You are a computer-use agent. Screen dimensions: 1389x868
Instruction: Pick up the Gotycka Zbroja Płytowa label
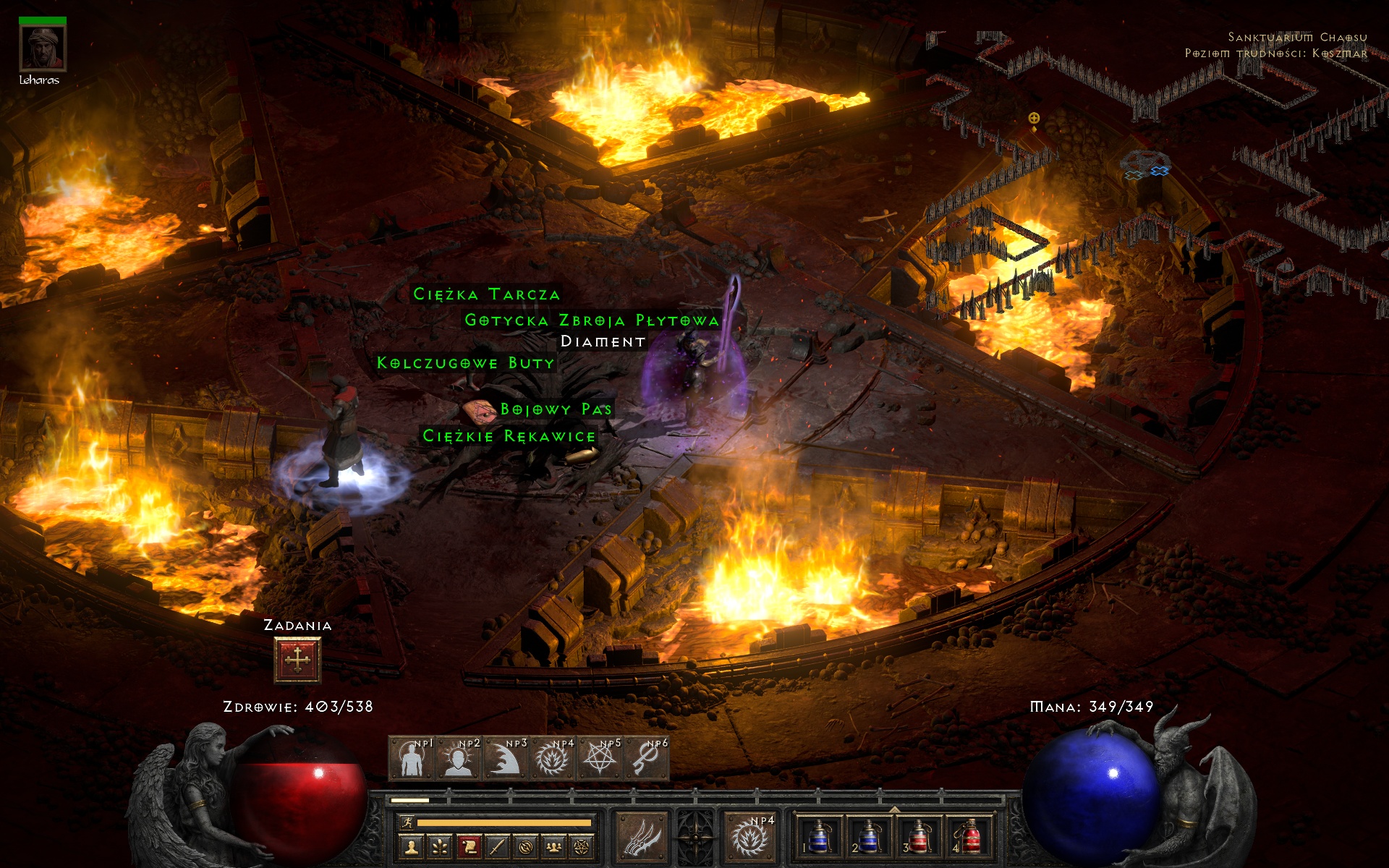tap(591, 320)
